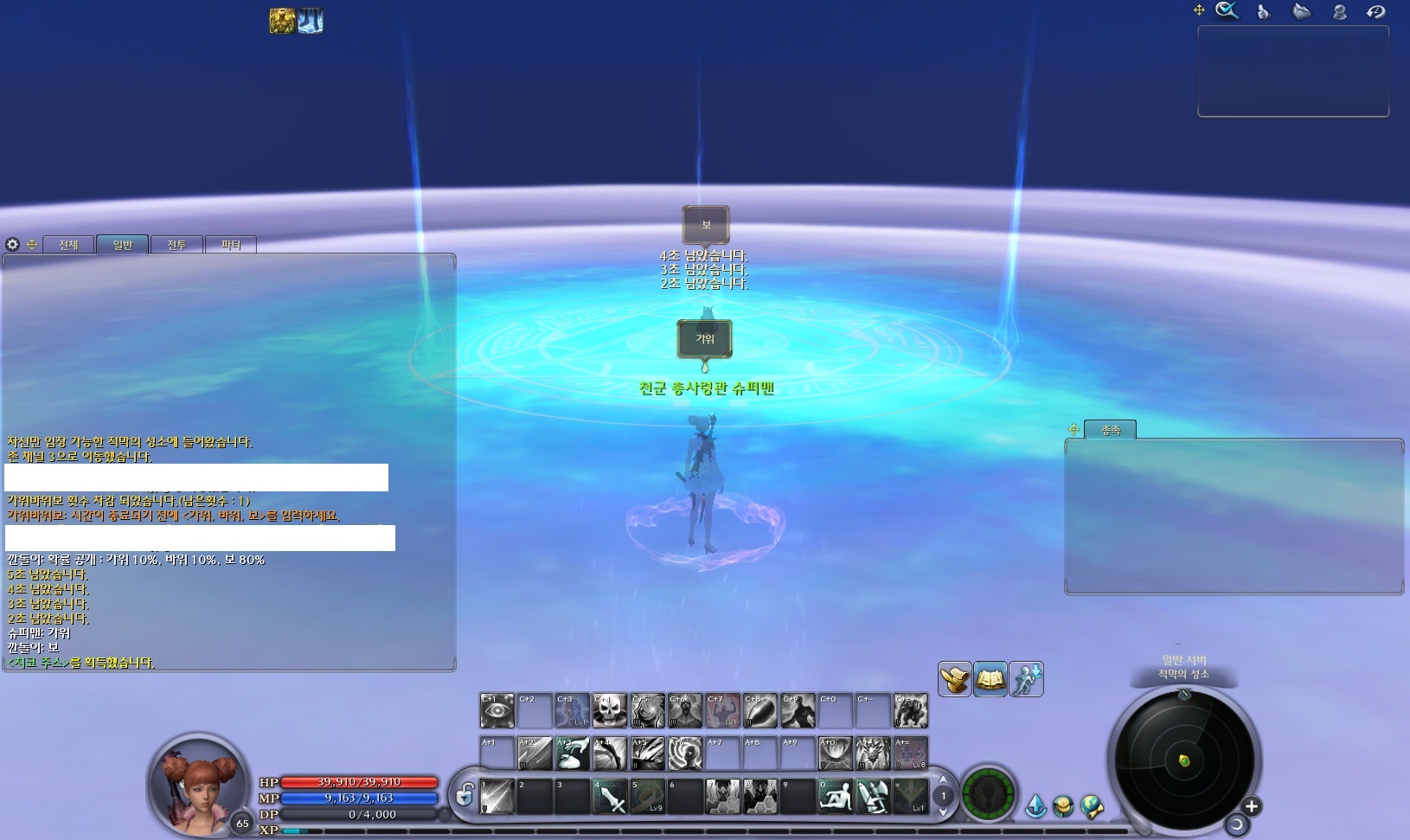This screenshot has height=840, width=1410.
Task: Click the minimap zoom-in plus button
Action: tap(1252, 806)
